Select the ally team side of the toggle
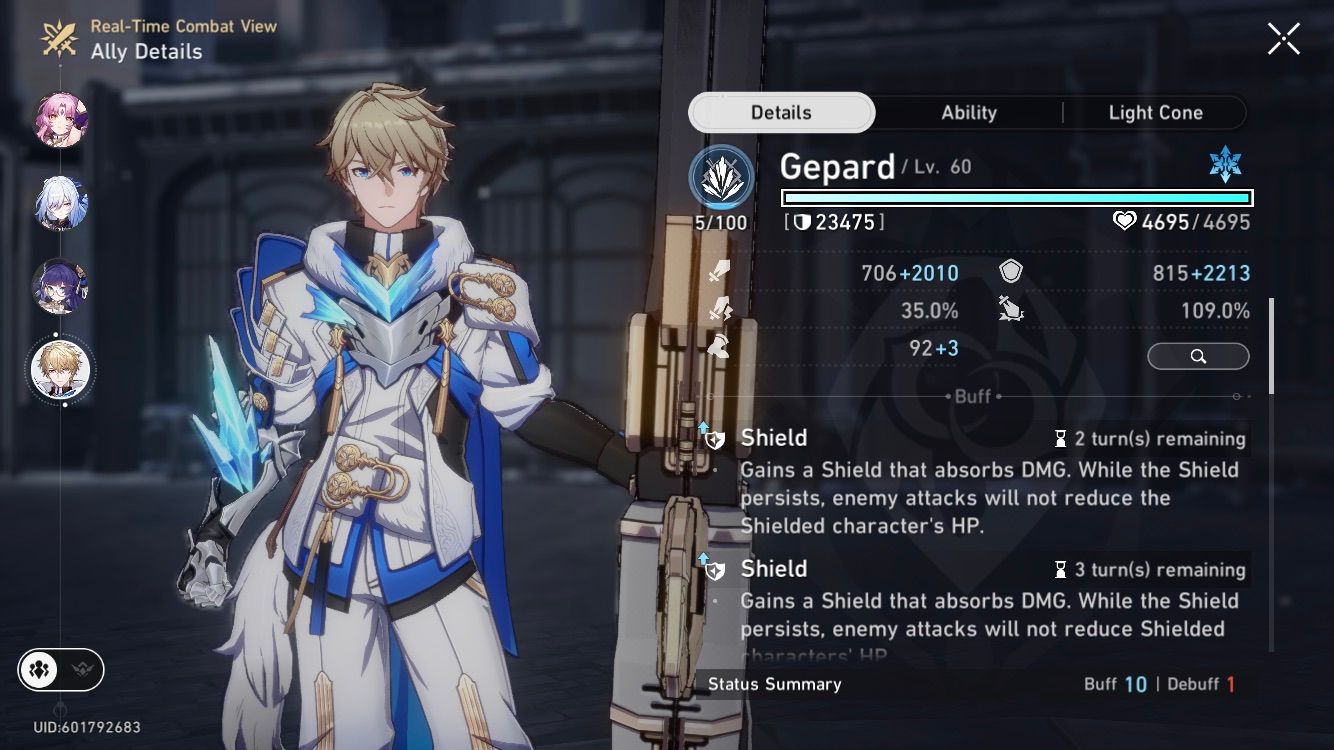 (x=37, y=670)
